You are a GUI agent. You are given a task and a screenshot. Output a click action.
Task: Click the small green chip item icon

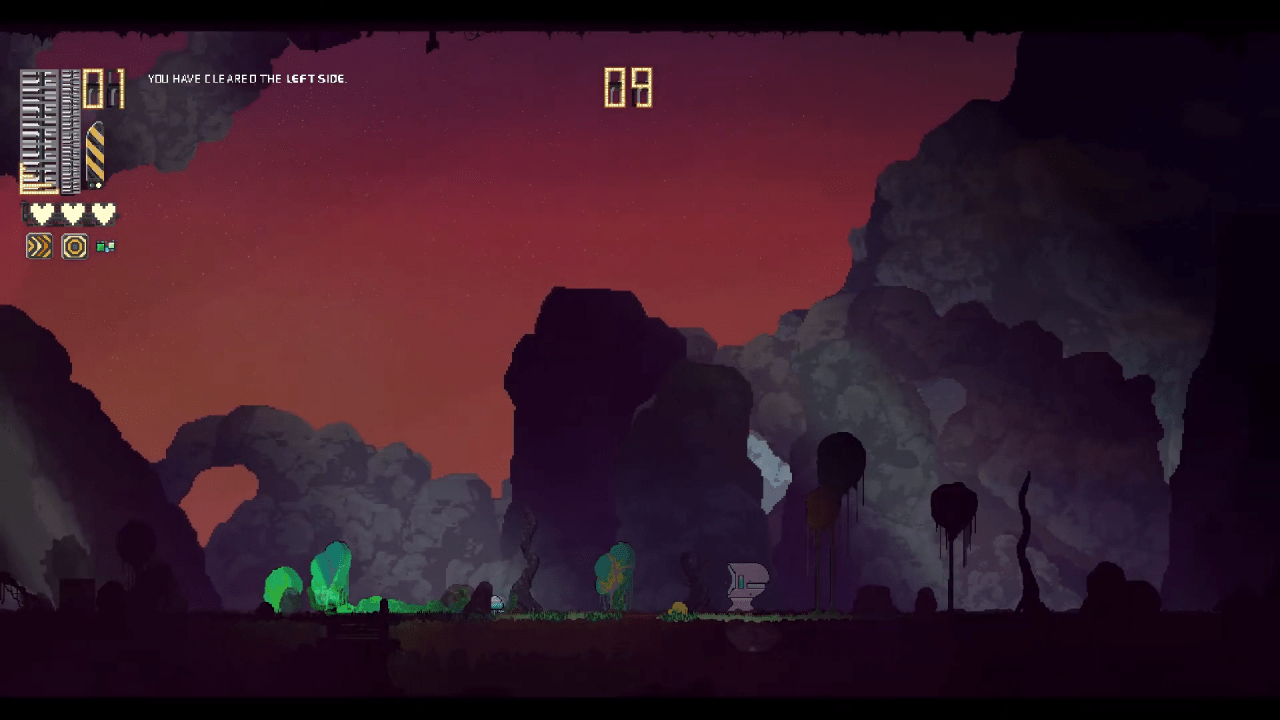tap(105, 247)
